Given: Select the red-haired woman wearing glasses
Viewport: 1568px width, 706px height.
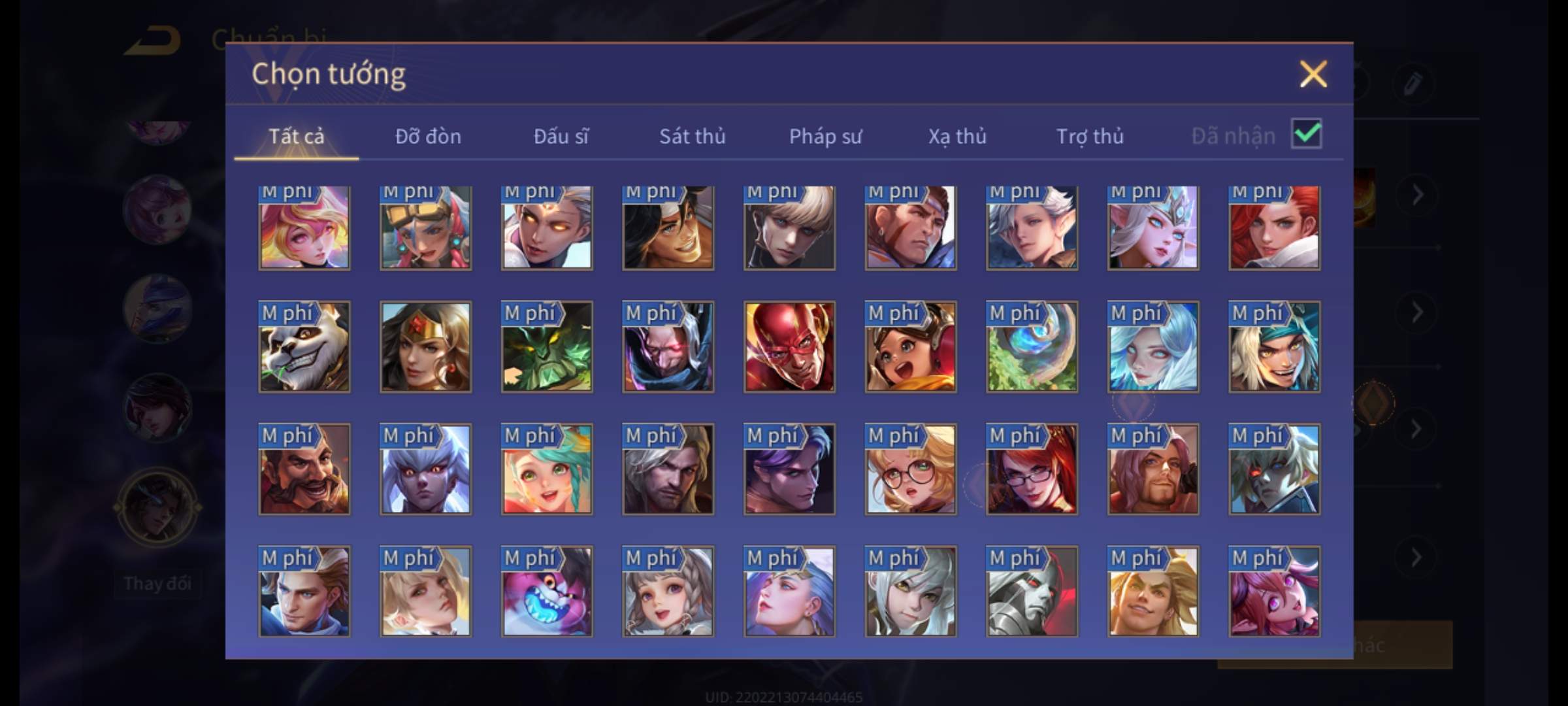Looking at the screenshot, I should tap(1032, 469).
